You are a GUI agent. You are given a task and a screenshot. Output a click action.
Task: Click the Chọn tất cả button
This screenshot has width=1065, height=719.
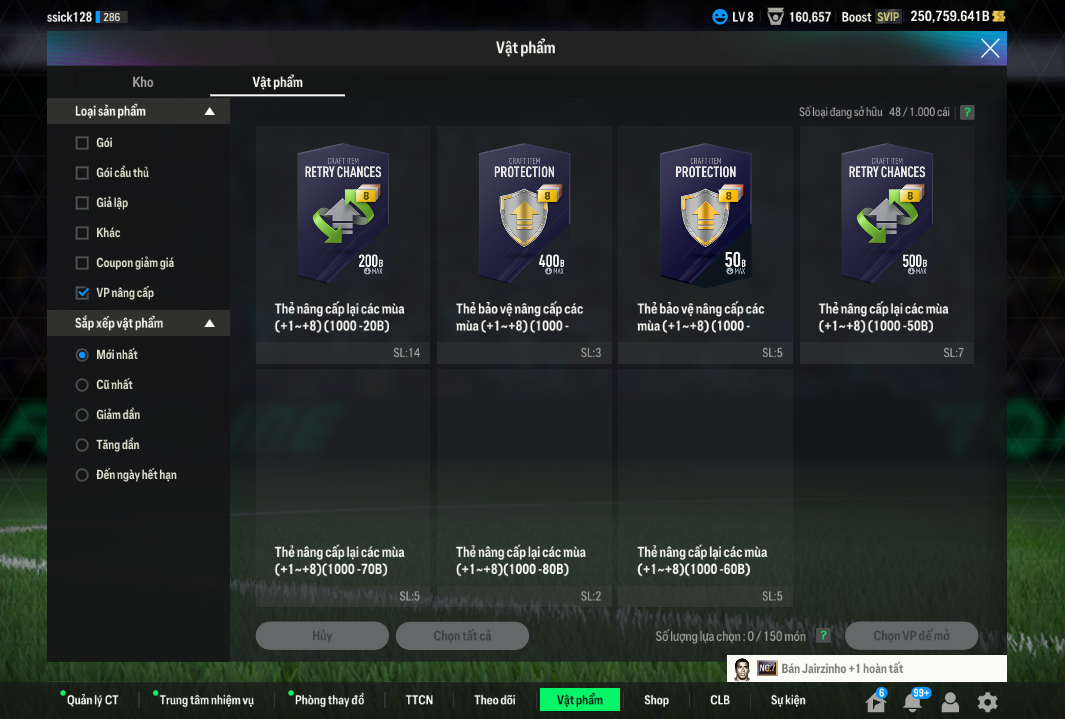point(462,636)
